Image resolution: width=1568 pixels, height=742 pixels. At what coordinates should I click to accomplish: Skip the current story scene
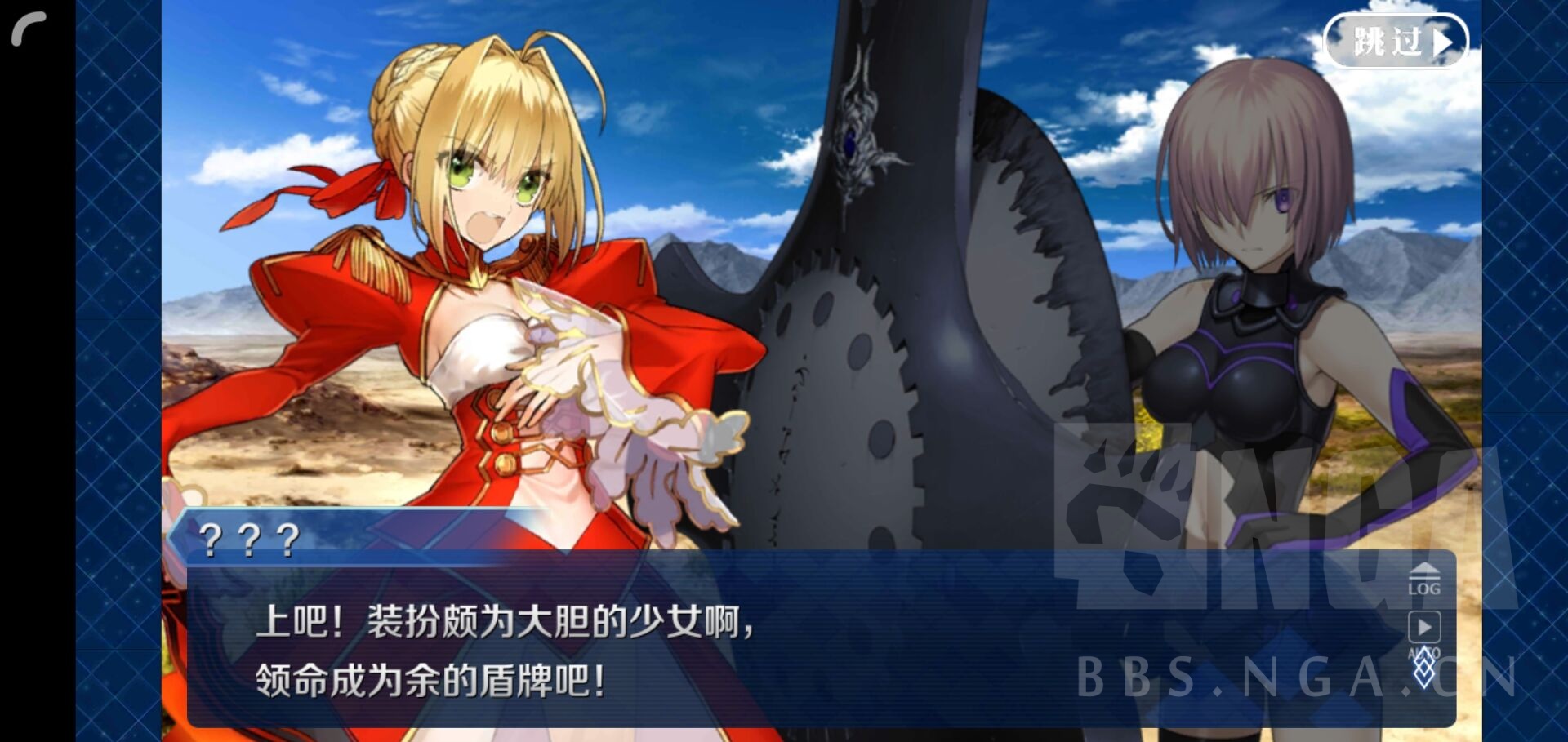(1396, 38)
